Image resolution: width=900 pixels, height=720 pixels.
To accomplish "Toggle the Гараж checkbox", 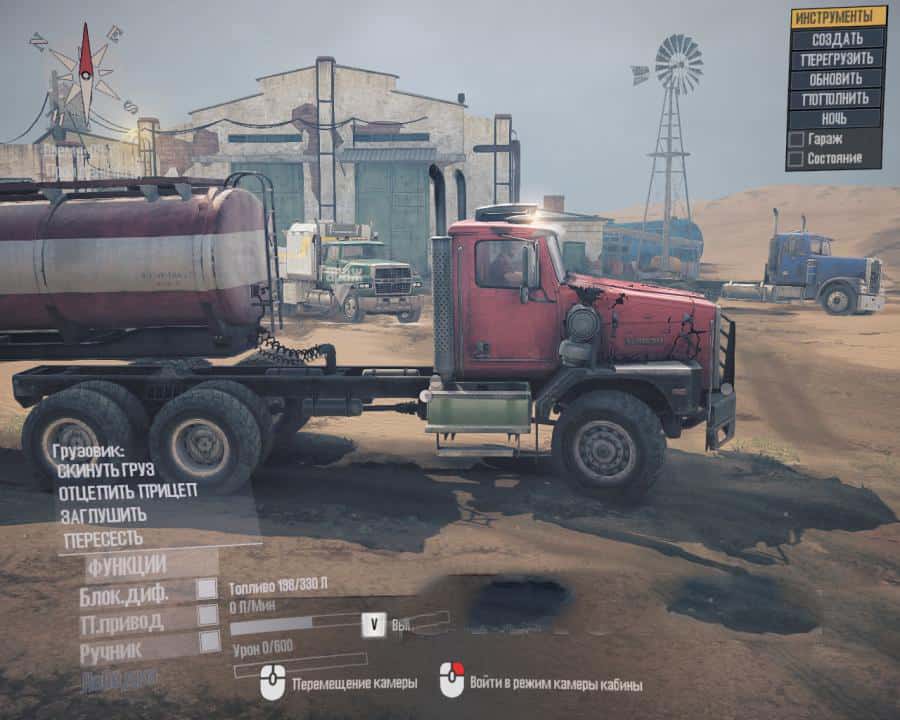I will tap(796, 139).
